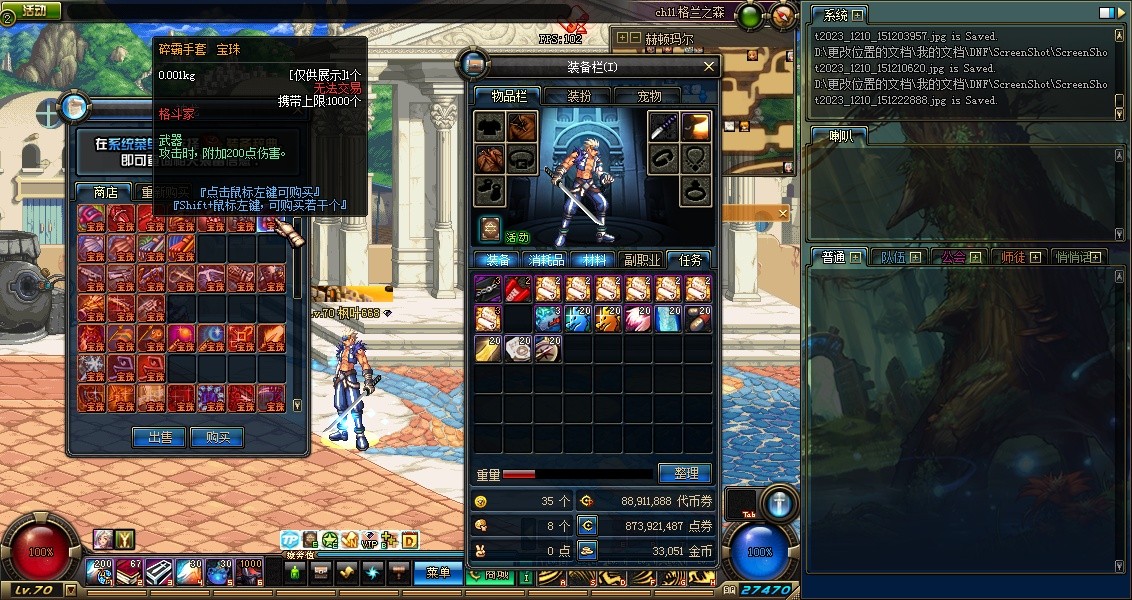Click the 整理 sort inventory button

[x=685, y=473]
